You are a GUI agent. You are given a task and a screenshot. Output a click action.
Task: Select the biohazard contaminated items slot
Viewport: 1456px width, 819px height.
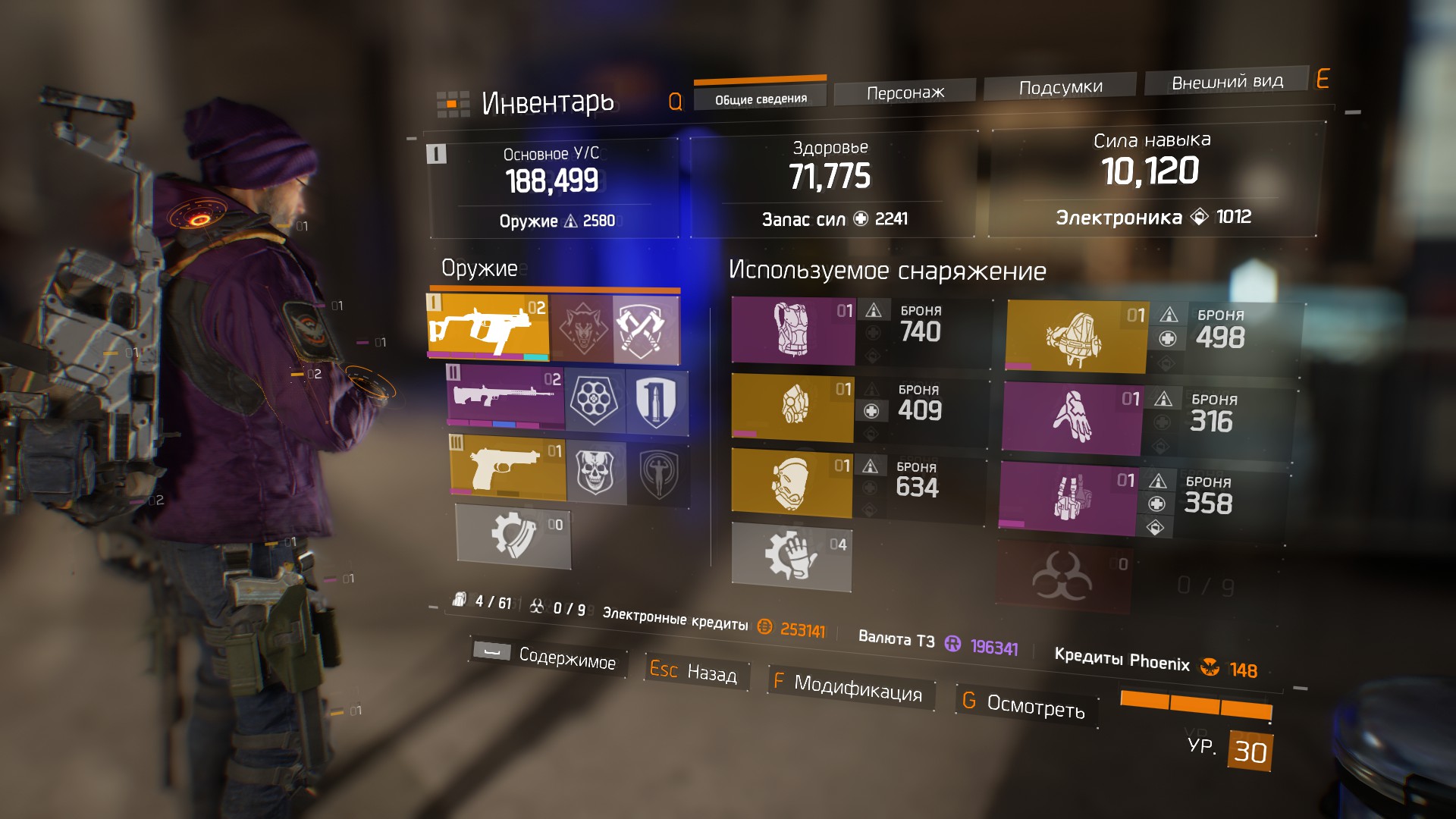pos(1062,577)
